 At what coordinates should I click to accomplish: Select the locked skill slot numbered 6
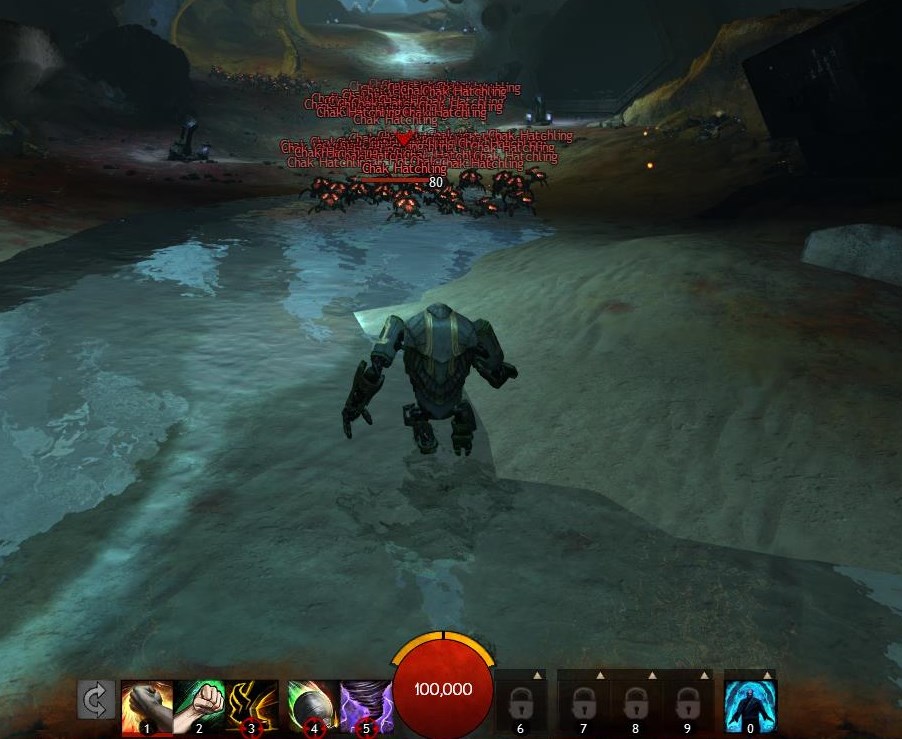(x=521, y=704)
